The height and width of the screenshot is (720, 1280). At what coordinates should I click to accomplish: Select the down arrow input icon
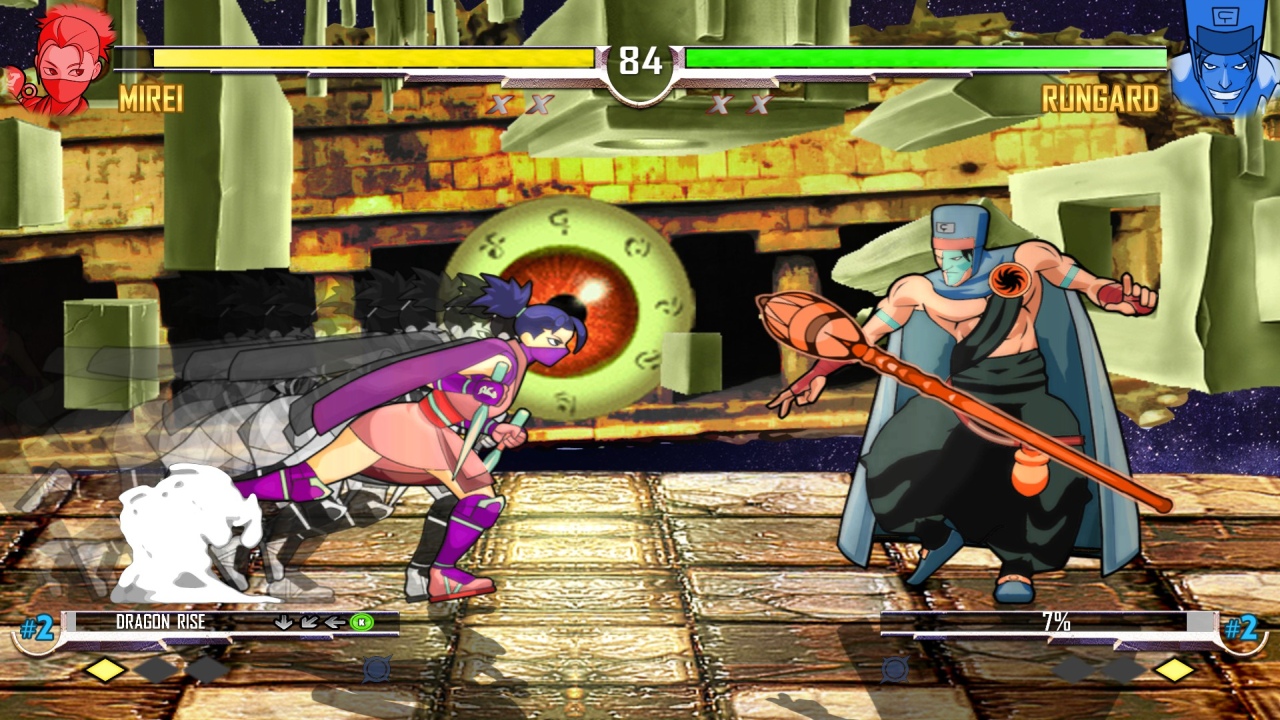pos(283,623)
